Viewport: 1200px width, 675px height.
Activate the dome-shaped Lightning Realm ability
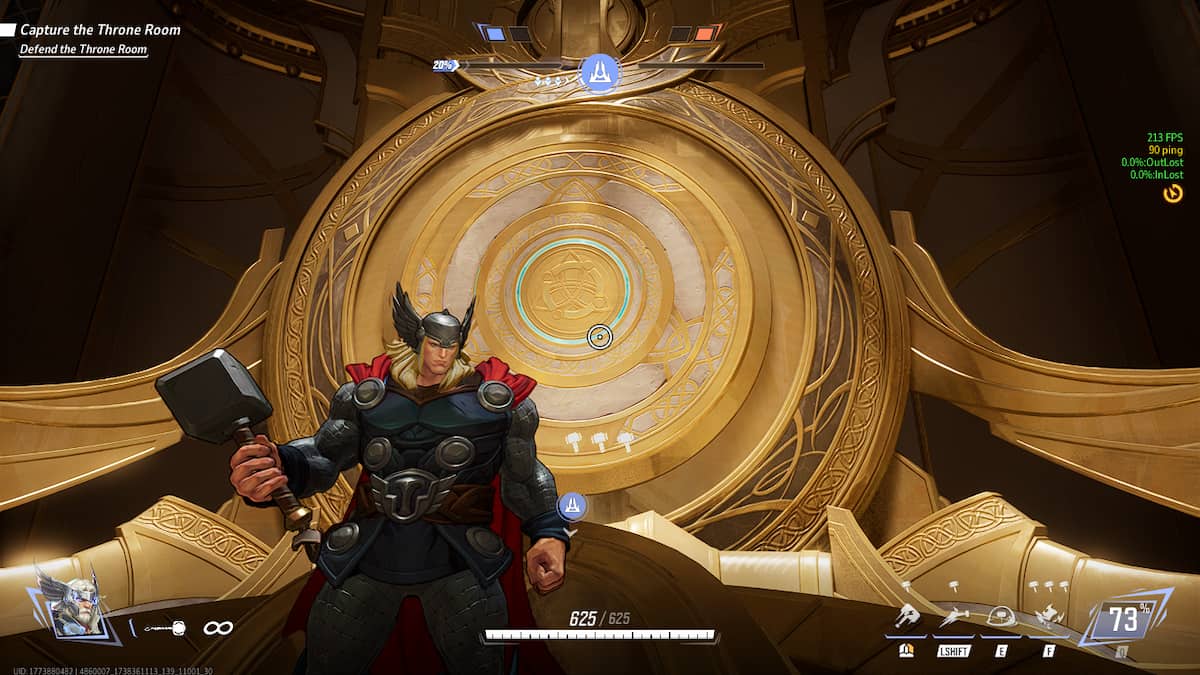(x=1001, y=618)
